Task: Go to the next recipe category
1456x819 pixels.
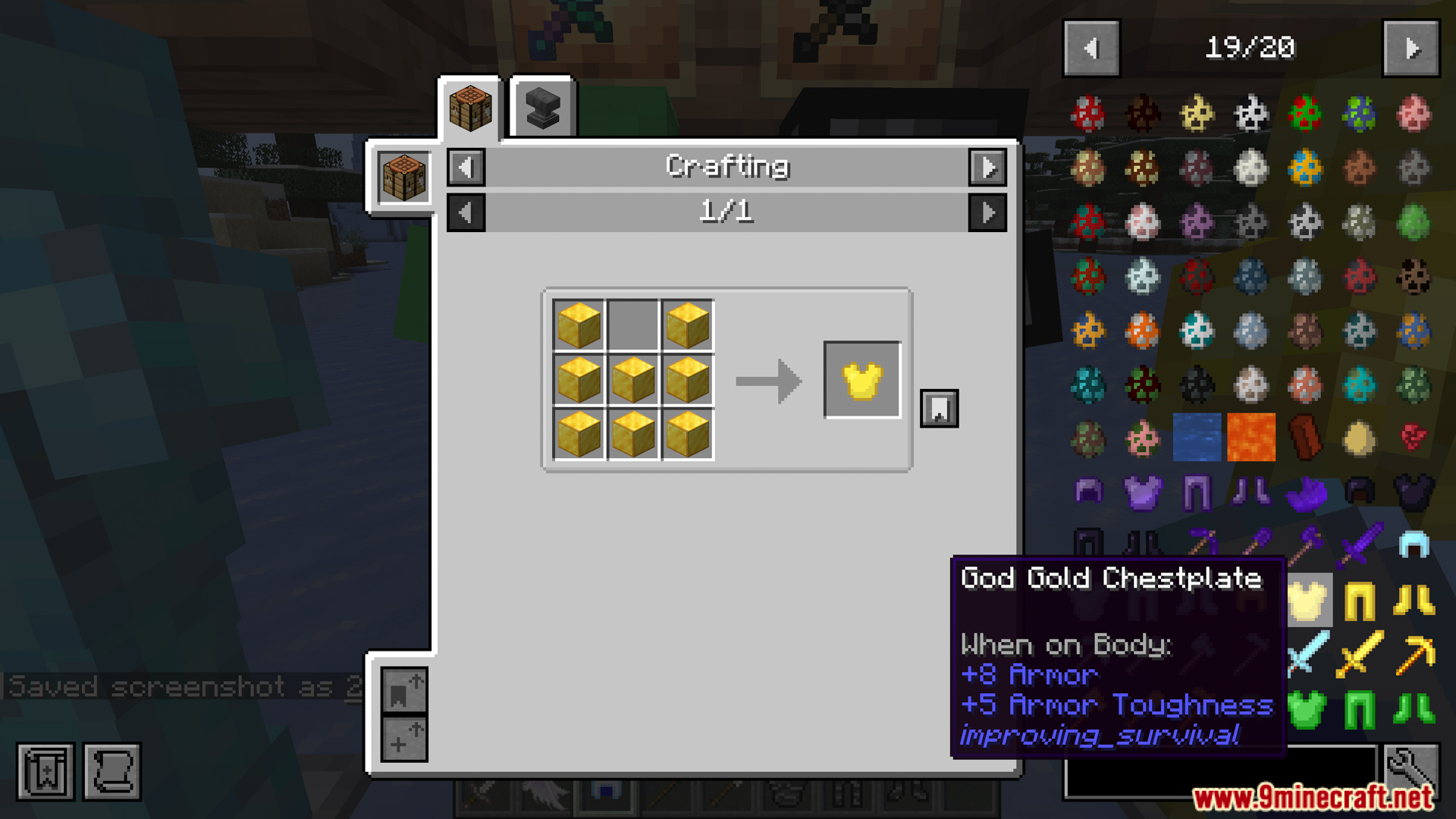Action: [987, 167]
